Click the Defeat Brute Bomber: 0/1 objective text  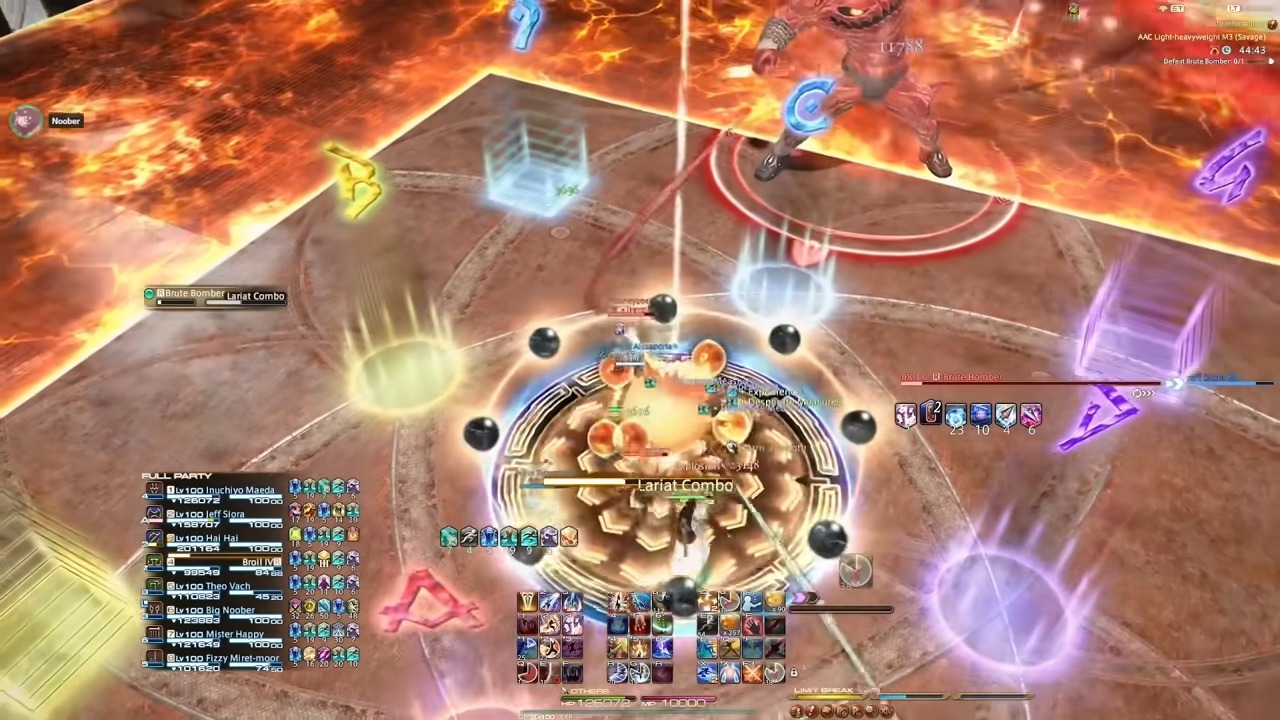point(1204,60)
